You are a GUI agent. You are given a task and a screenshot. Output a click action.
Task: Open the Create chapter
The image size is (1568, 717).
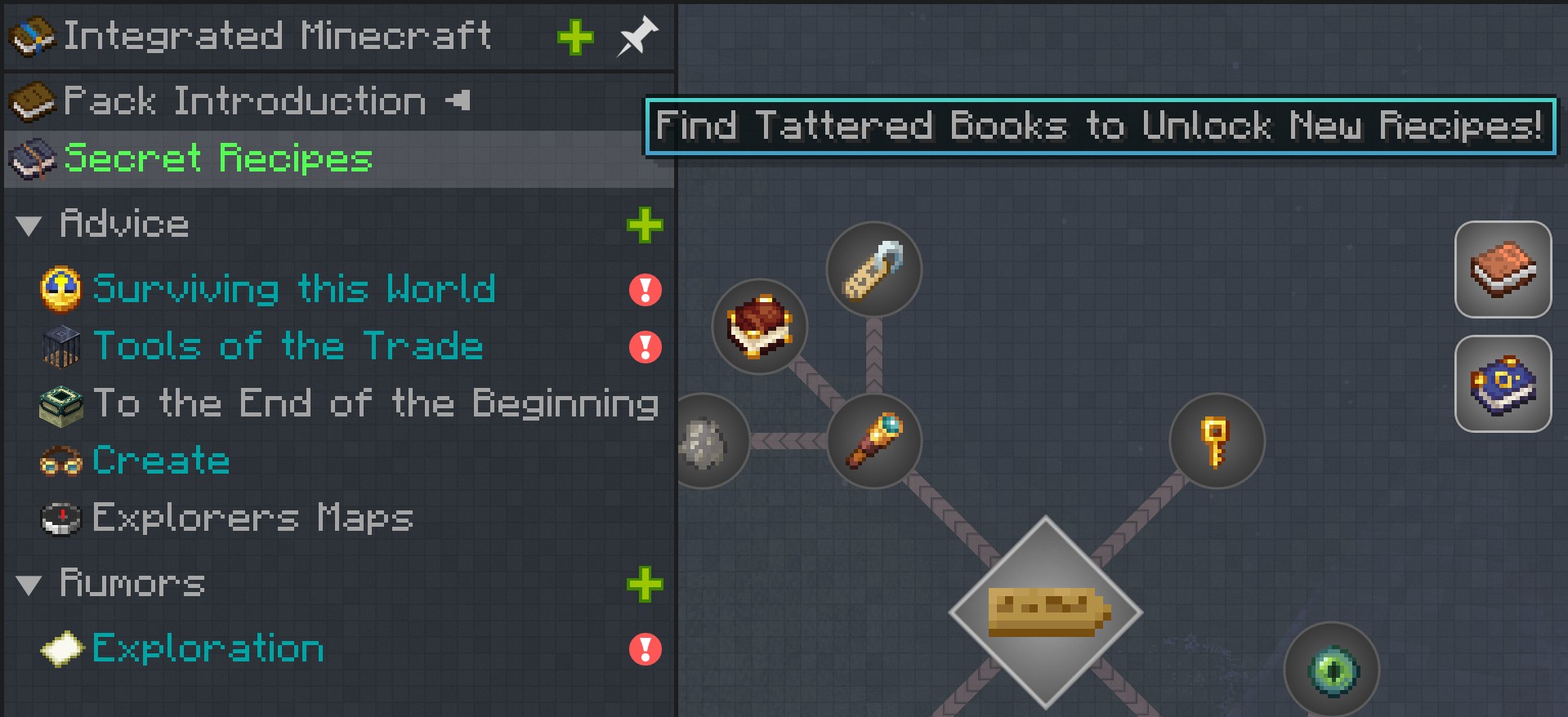[x=161, y=461]
